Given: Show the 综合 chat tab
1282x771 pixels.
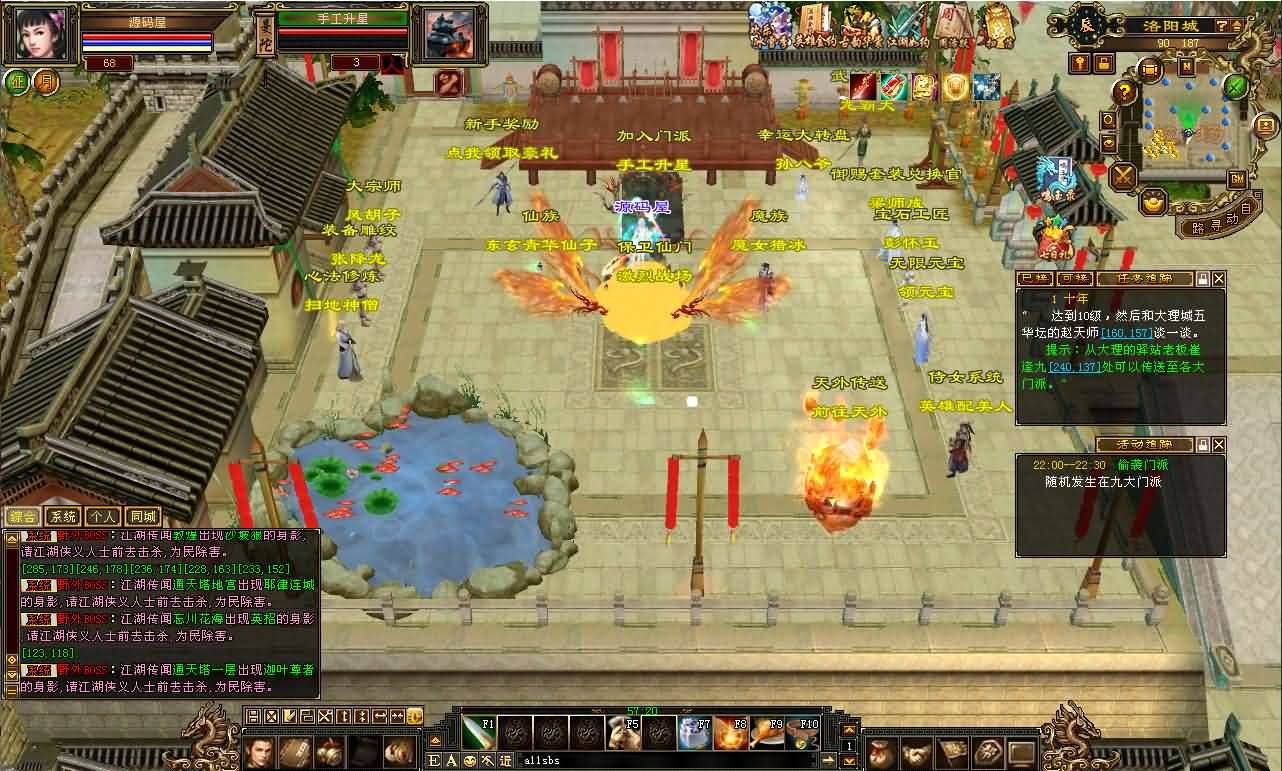Looking at the screenshot, I should click(x=24, y=517).
